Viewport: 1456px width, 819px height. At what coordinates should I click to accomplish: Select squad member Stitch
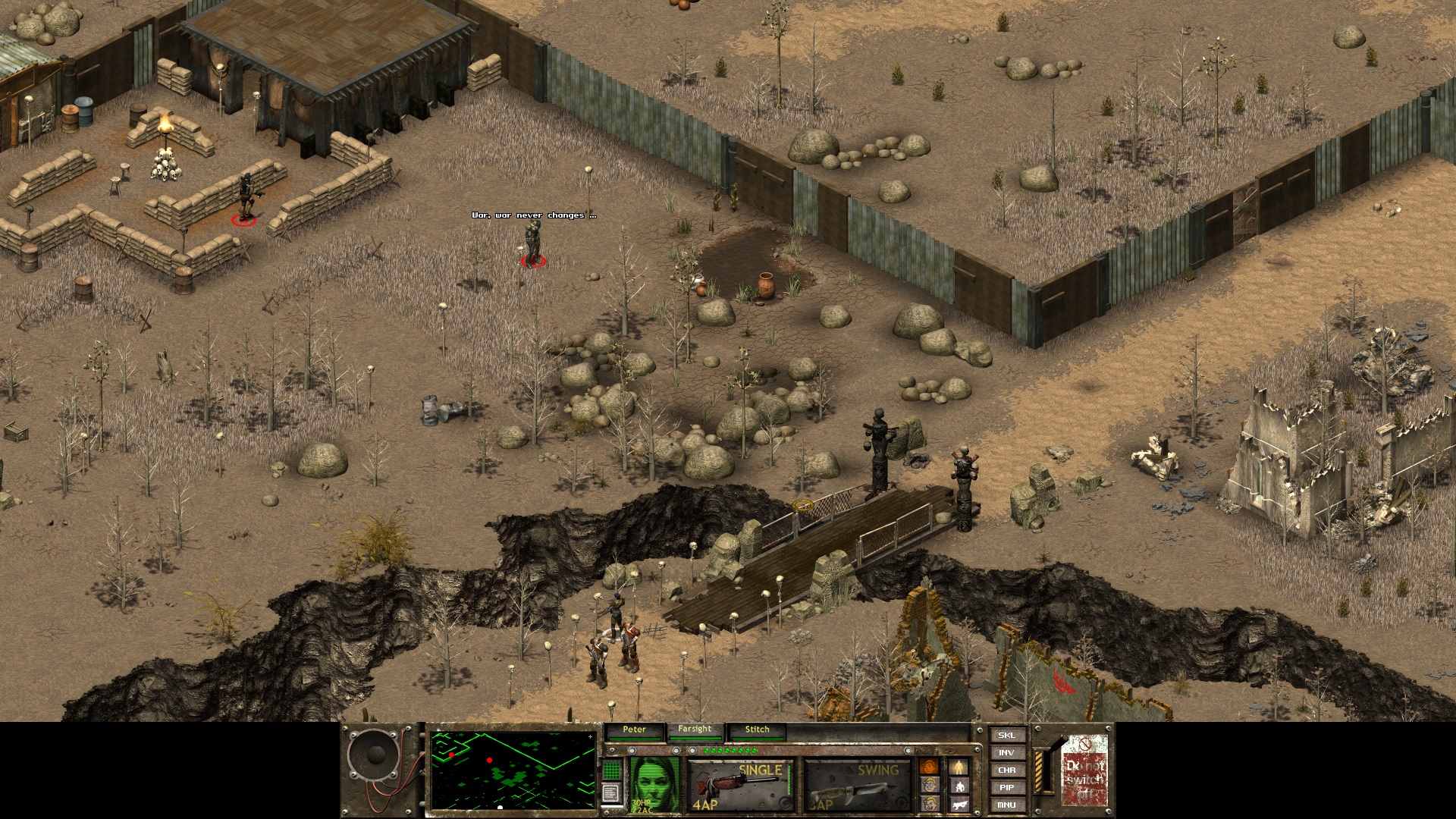point(757,730)
